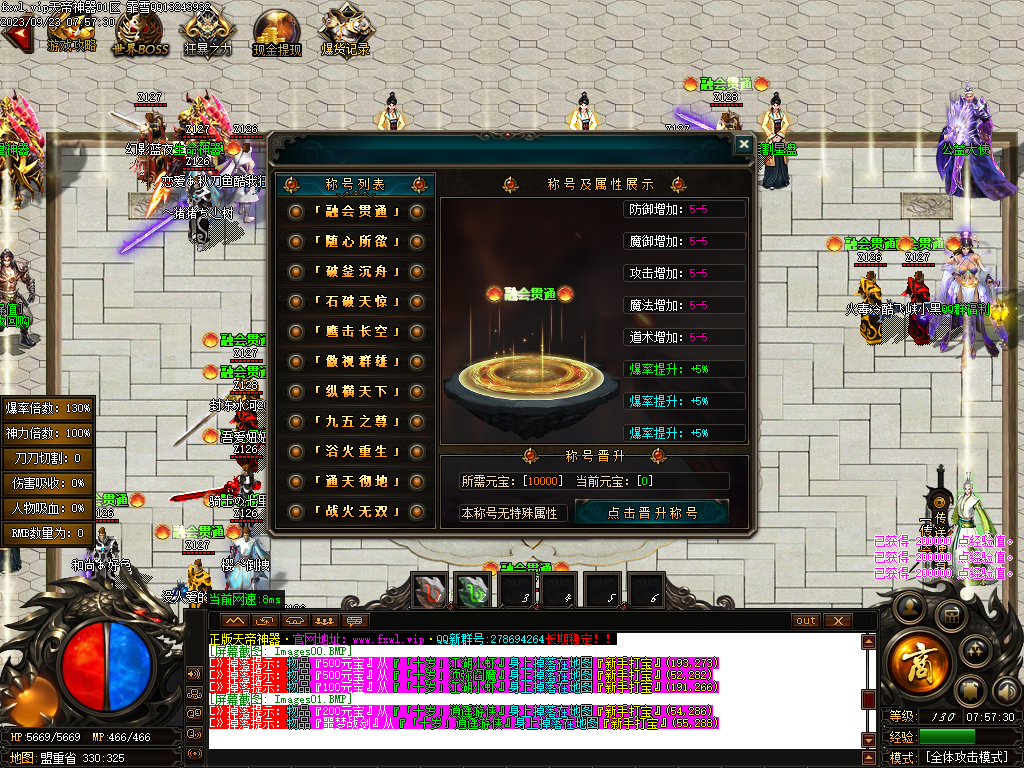View the 爆货记录 drop records

[x=345, y=32]
